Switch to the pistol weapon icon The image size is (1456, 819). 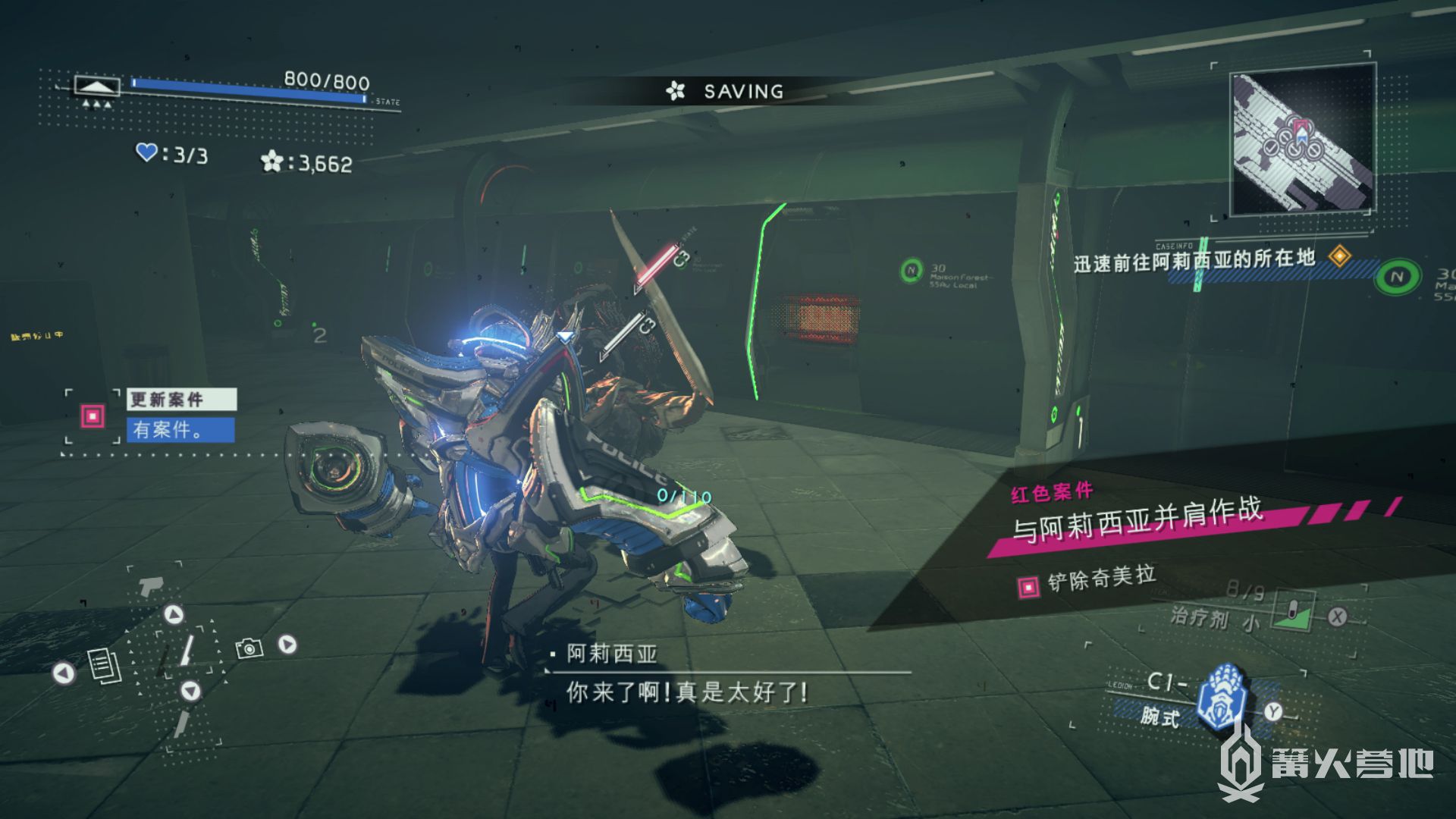(x=152, y=585)
